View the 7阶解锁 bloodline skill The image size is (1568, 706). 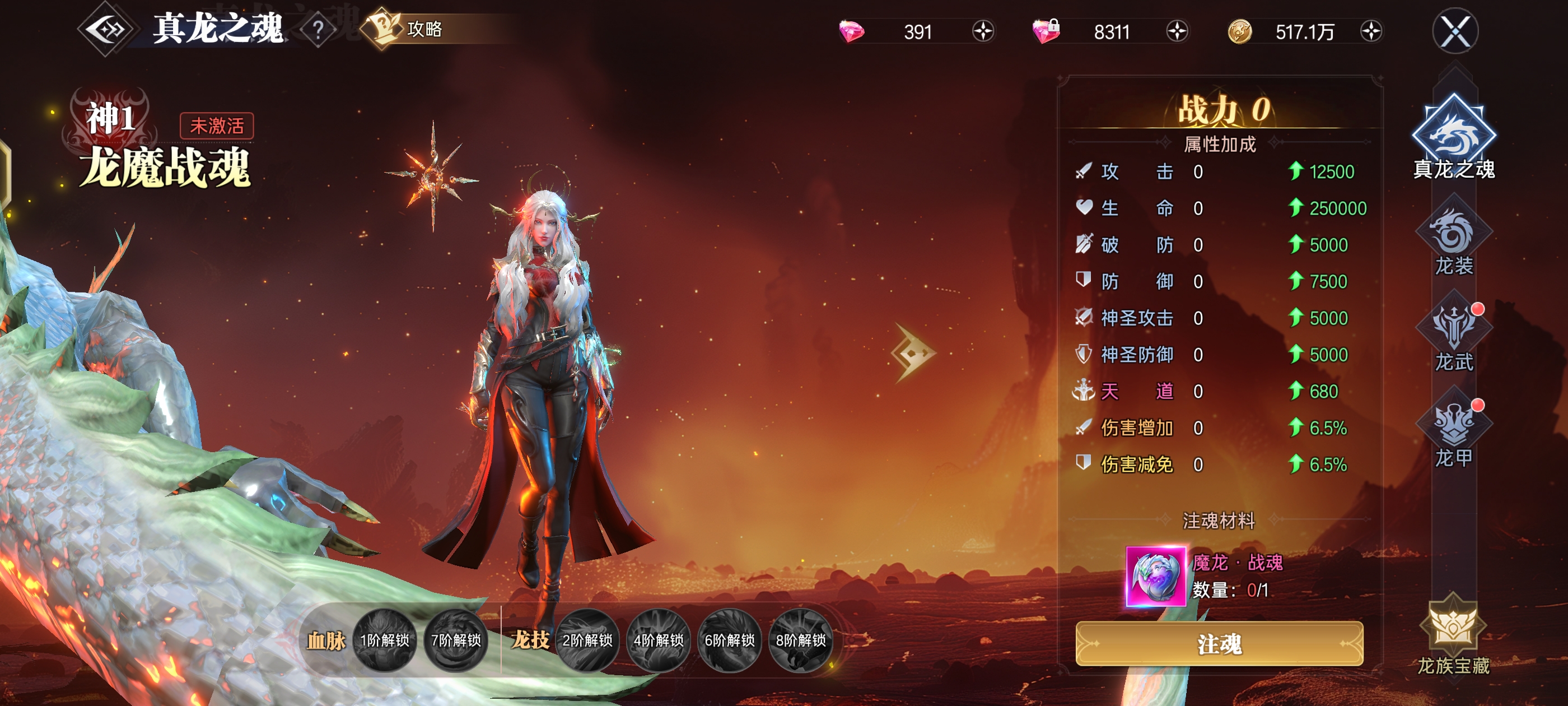pyautogui.click(x=456, y=640)
